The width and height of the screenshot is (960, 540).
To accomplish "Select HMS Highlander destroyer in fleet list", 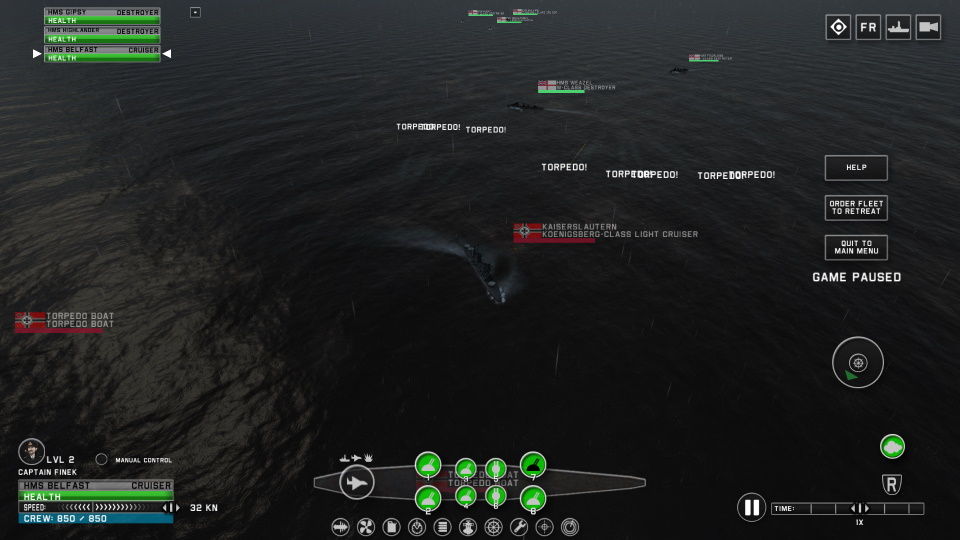I will (102, 35).
